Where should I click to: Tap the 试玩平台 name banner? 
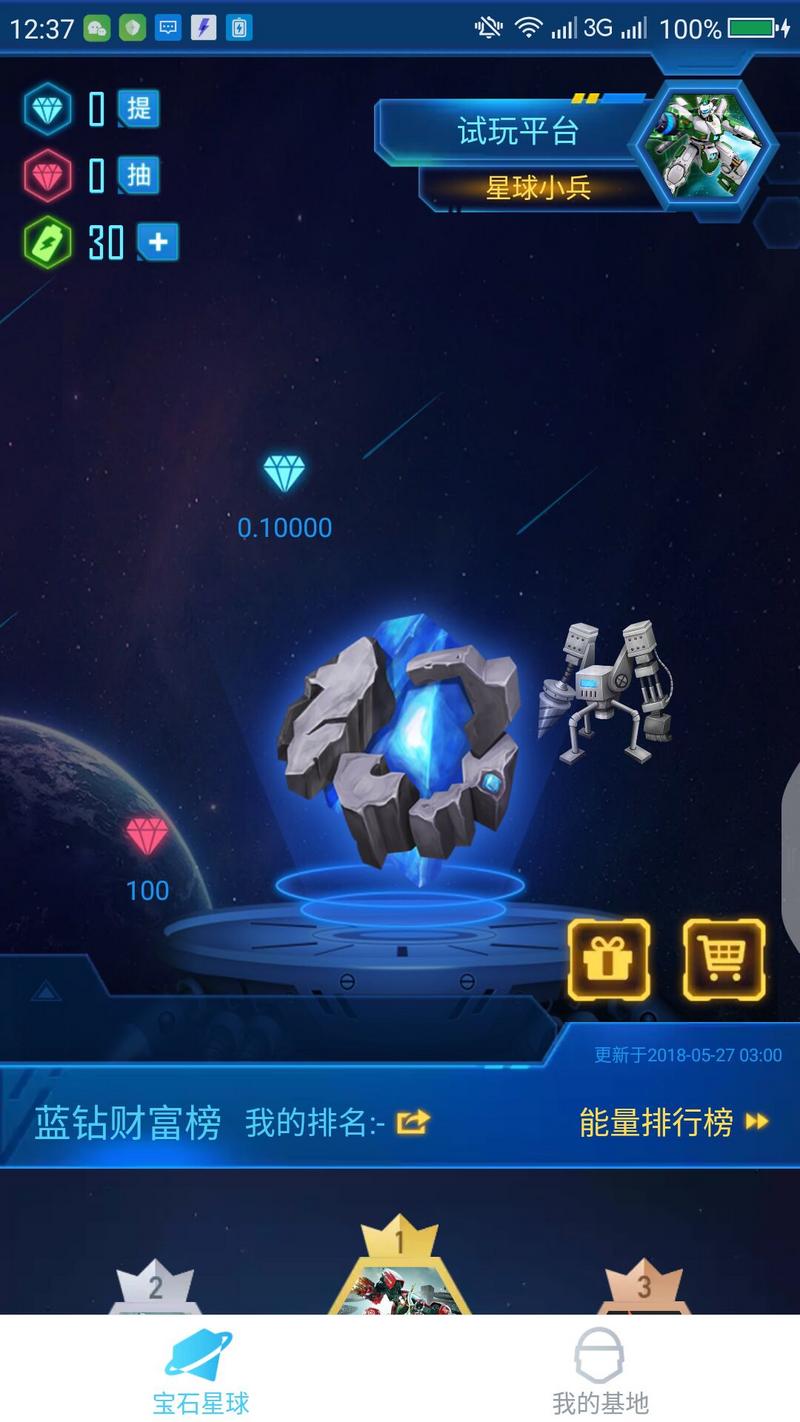[x=517, y=131]
